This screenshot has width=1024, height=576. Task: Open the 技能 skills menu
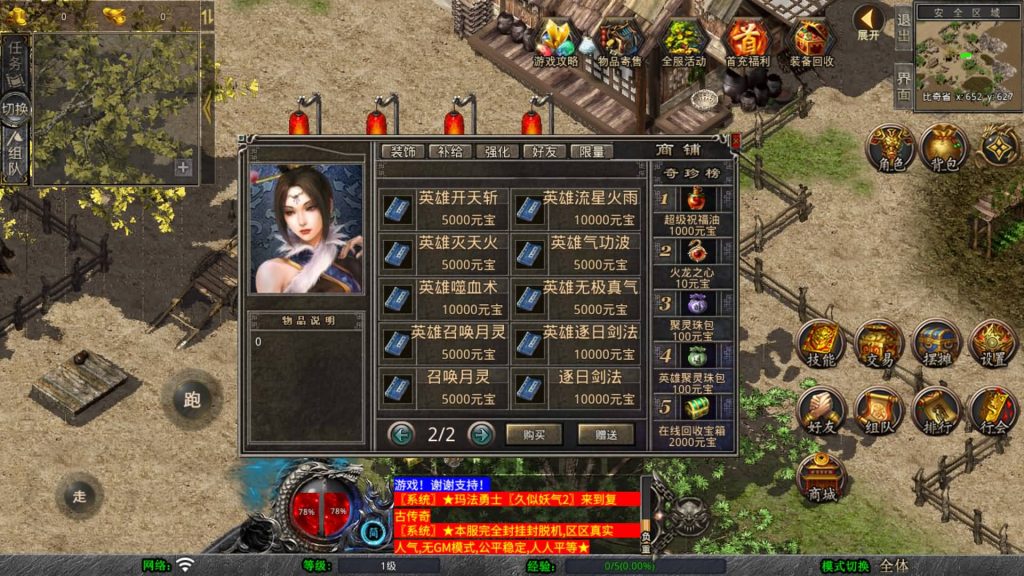pos(821,345)
